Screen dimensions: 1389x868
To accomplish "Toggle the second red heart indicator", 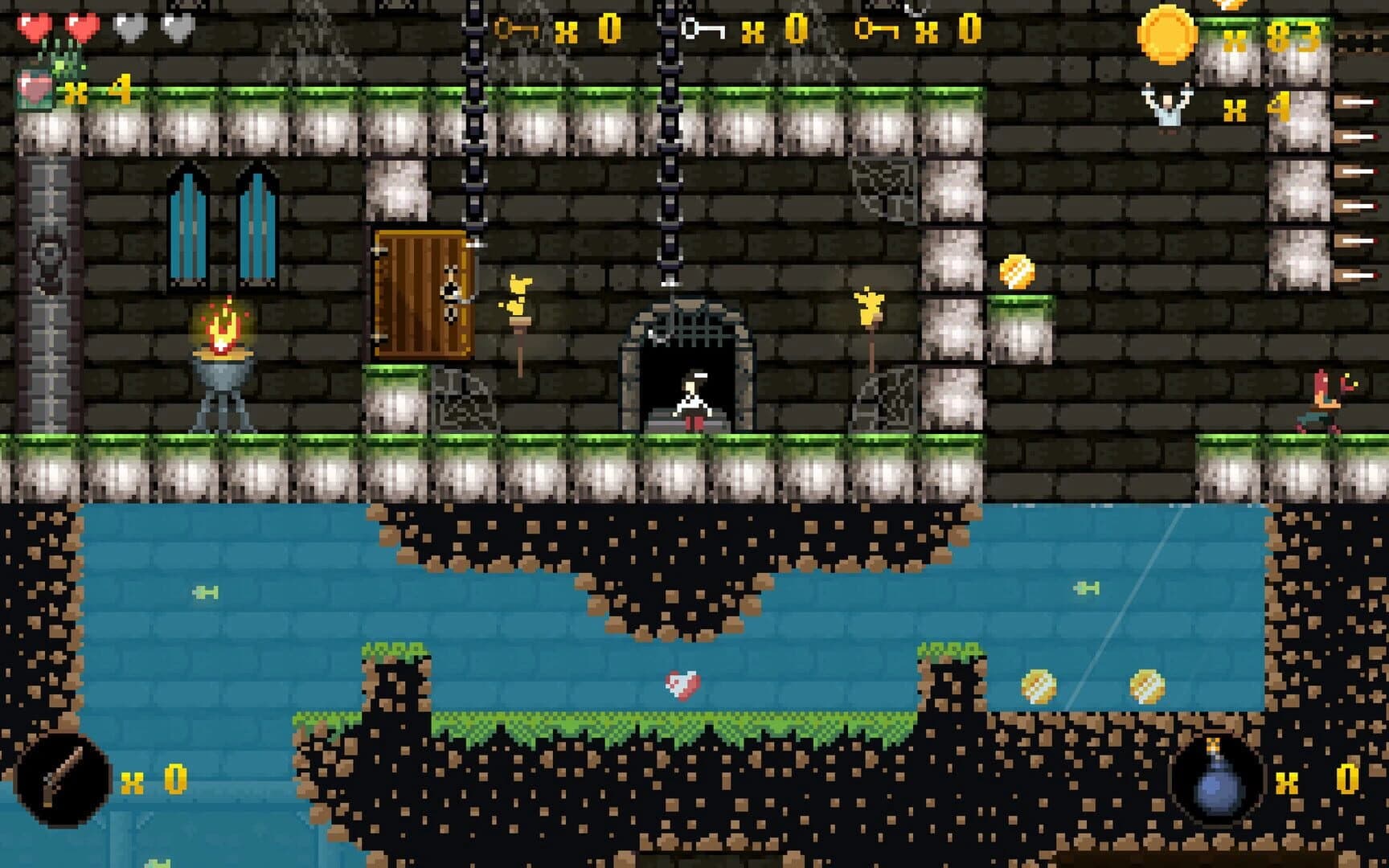I will [79, 27].
